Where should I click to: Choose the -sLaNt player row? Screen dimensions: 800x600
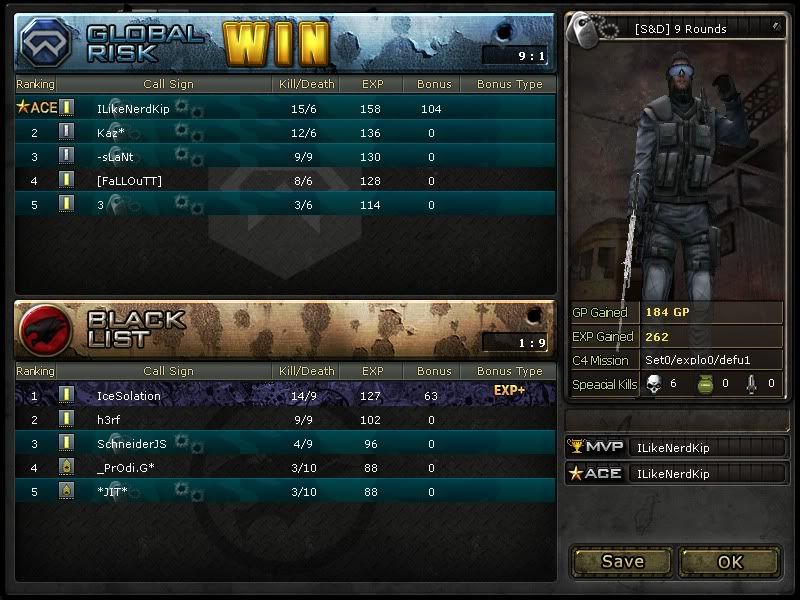point(285,156)
